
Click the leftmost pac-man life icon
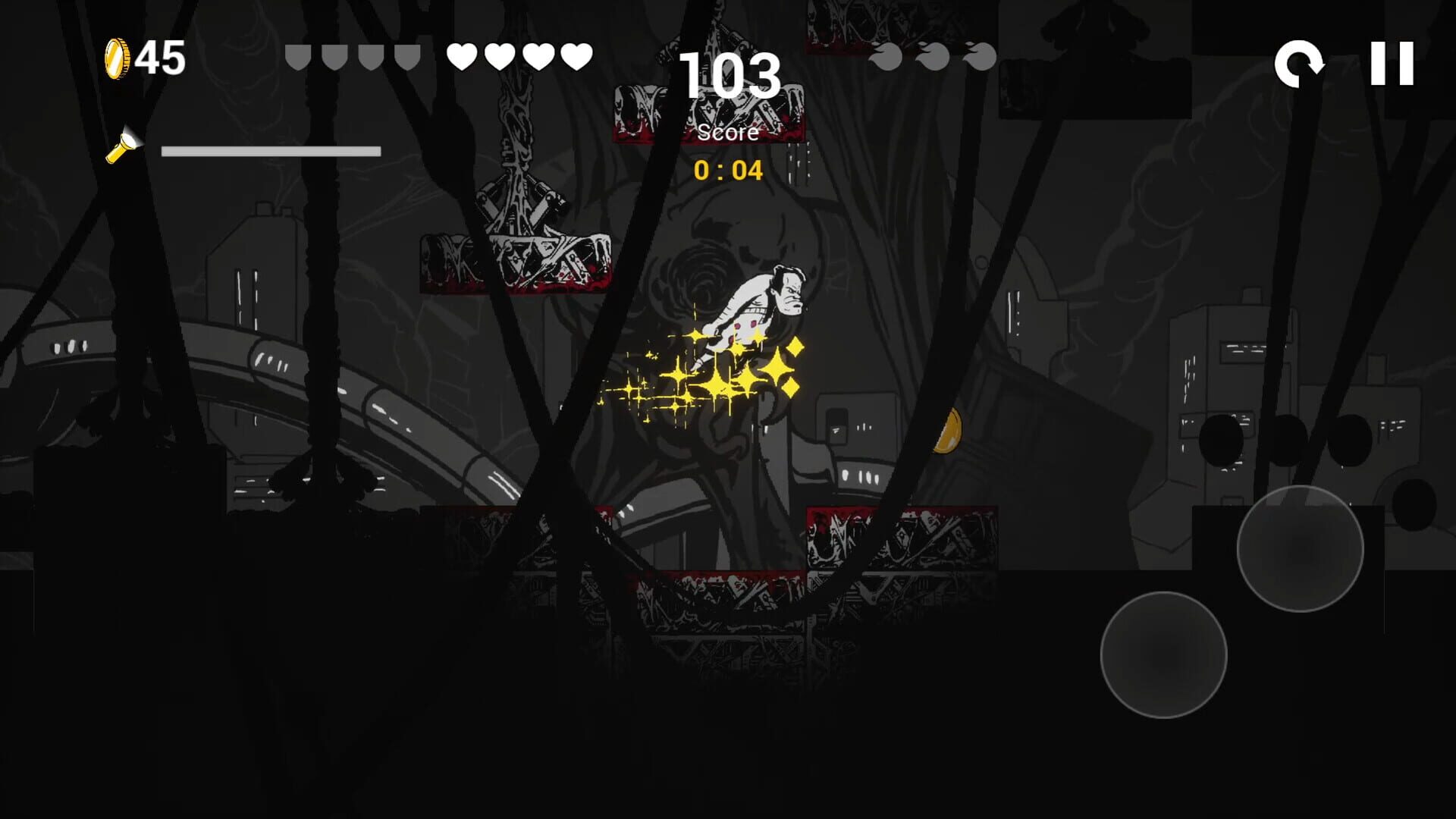coord(884,55)
